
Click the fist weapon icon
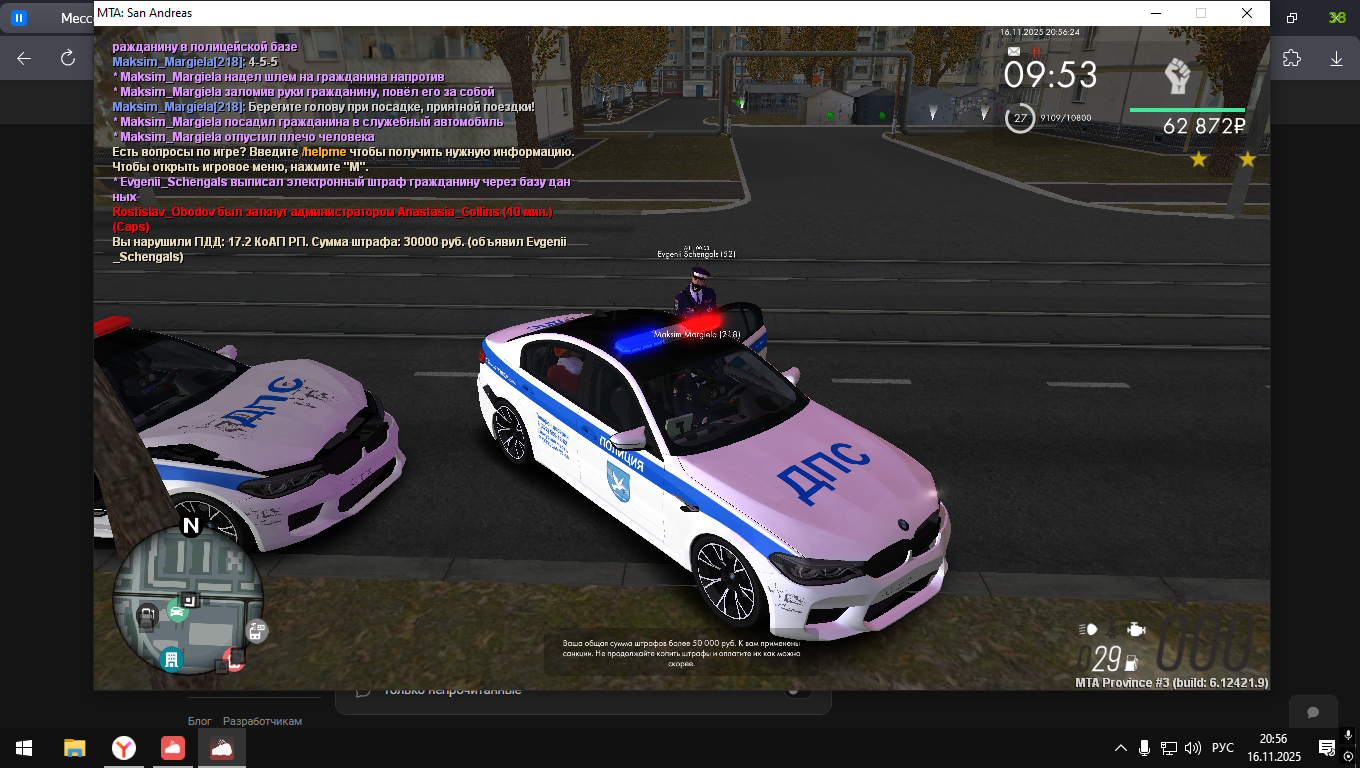point(1179,77)
